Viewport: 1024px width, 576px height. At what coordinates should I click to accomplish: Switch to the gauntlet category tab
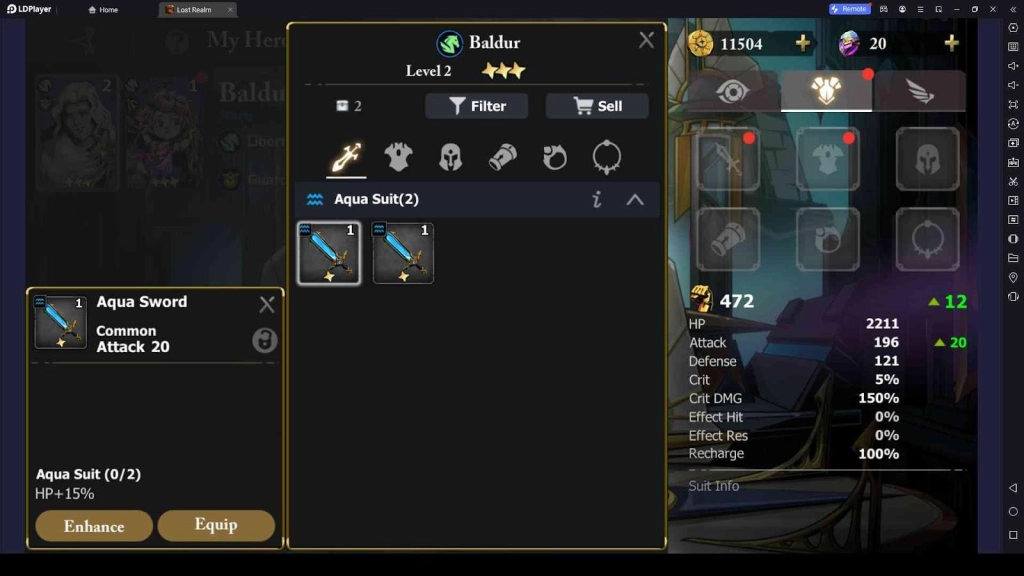(x=502, y=157)
